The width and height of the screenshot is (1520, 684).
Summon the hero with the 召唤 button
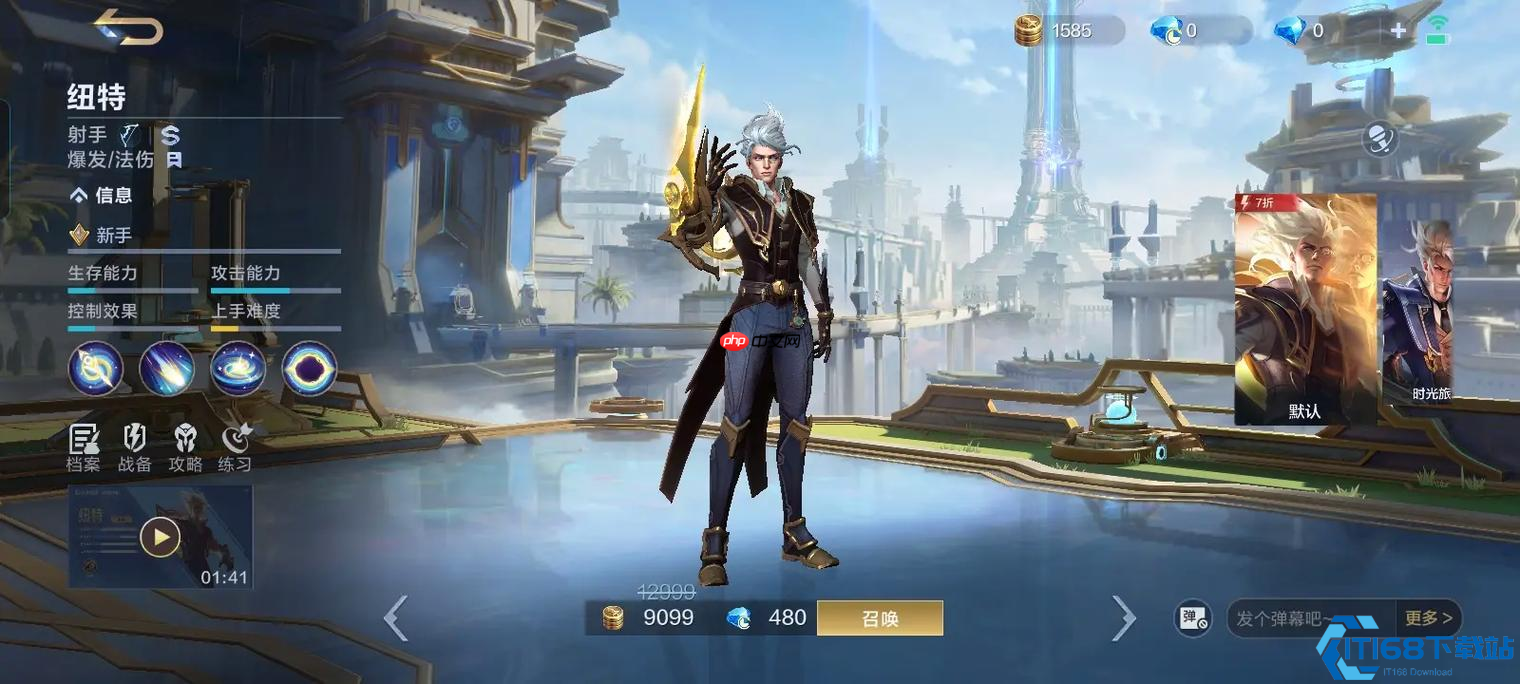[x=879, y=618]
